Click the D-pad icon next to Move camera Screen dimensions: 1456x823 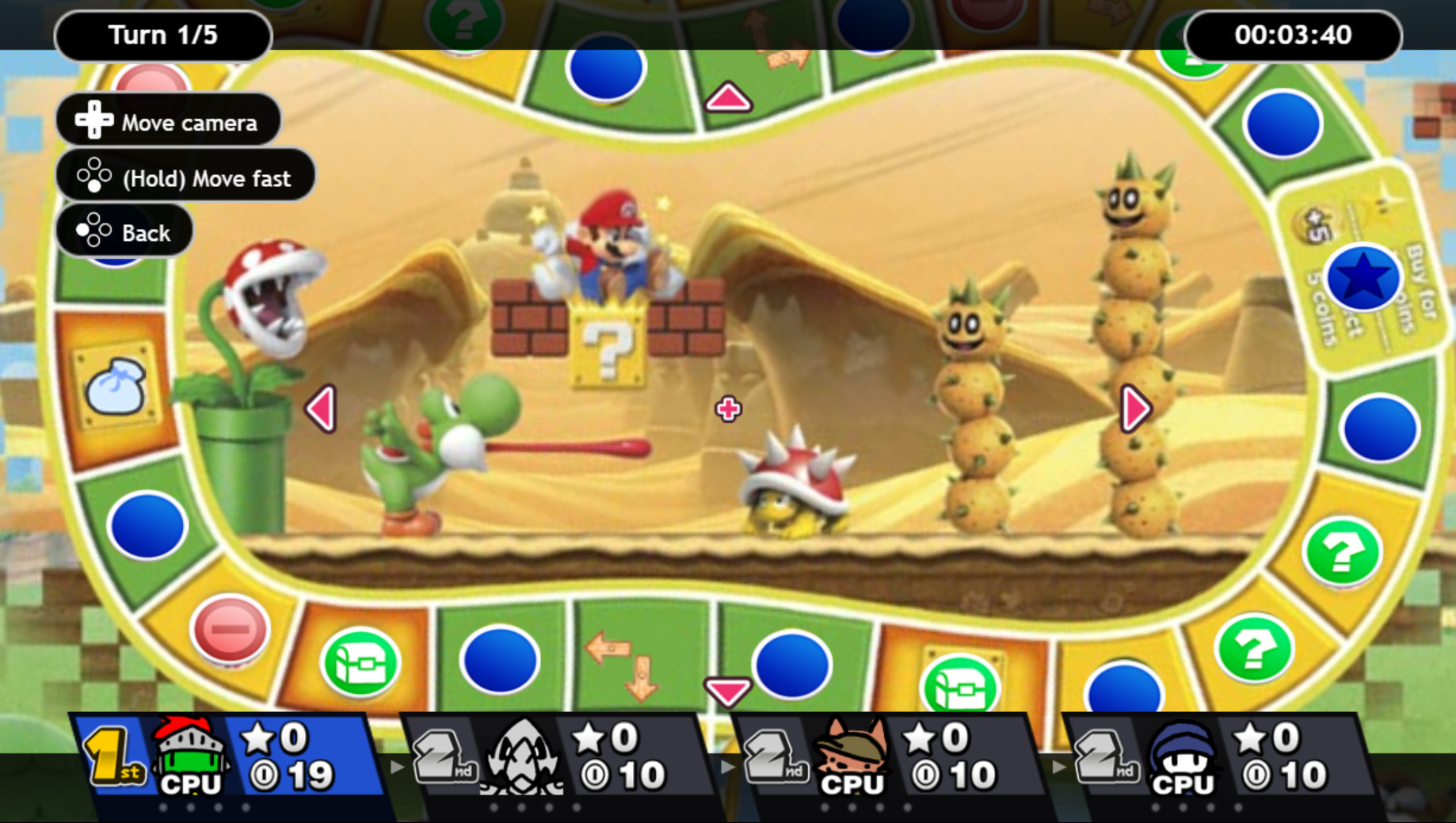coord(93,120)
